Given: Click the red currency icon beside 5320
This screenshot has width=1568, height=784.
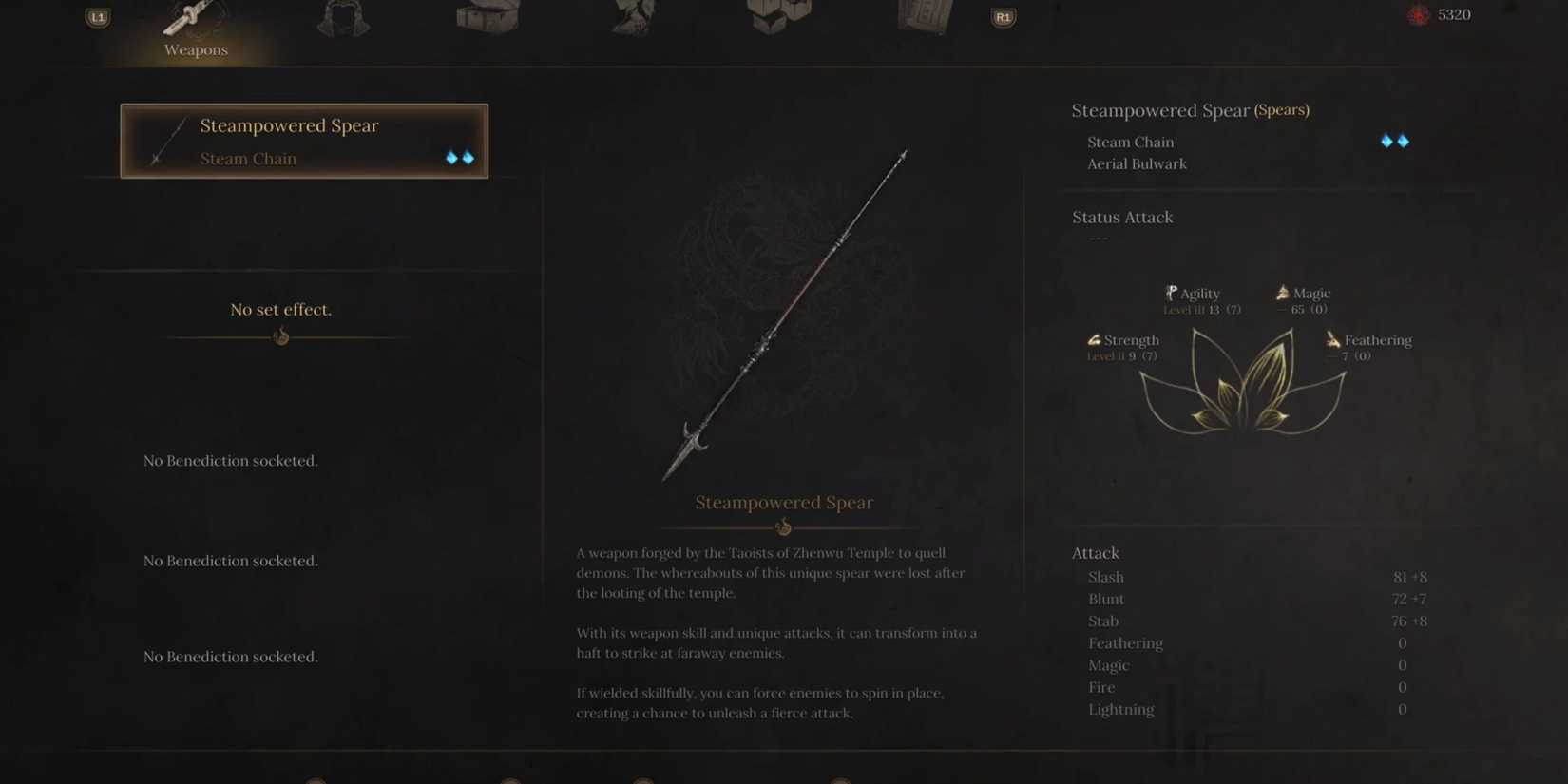Looking at the screenshot, I should coord(1419,15).
